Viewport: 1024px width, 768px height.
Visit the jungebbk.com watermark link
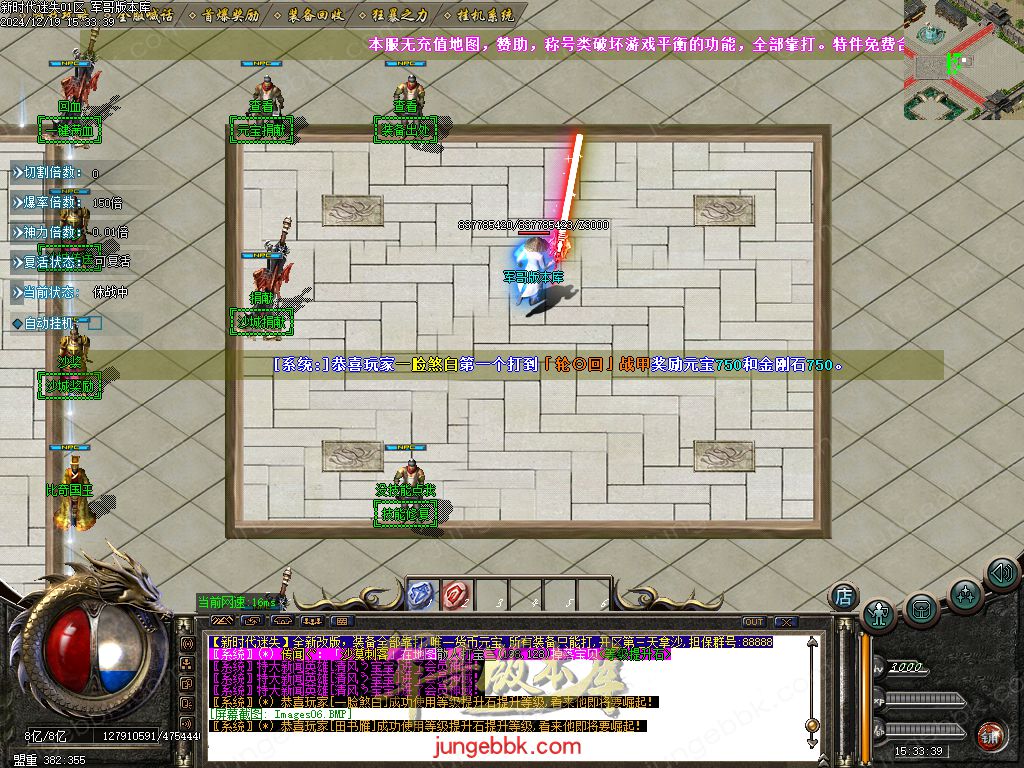point(508,746)
